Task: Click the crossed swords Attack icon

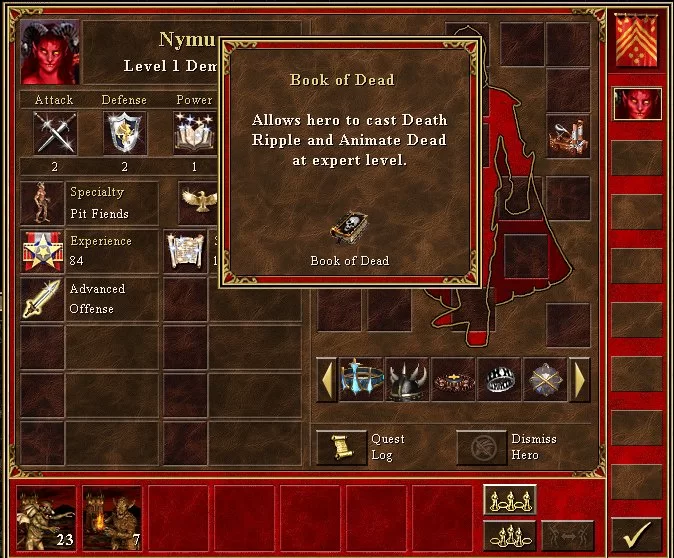Action: 54,132
